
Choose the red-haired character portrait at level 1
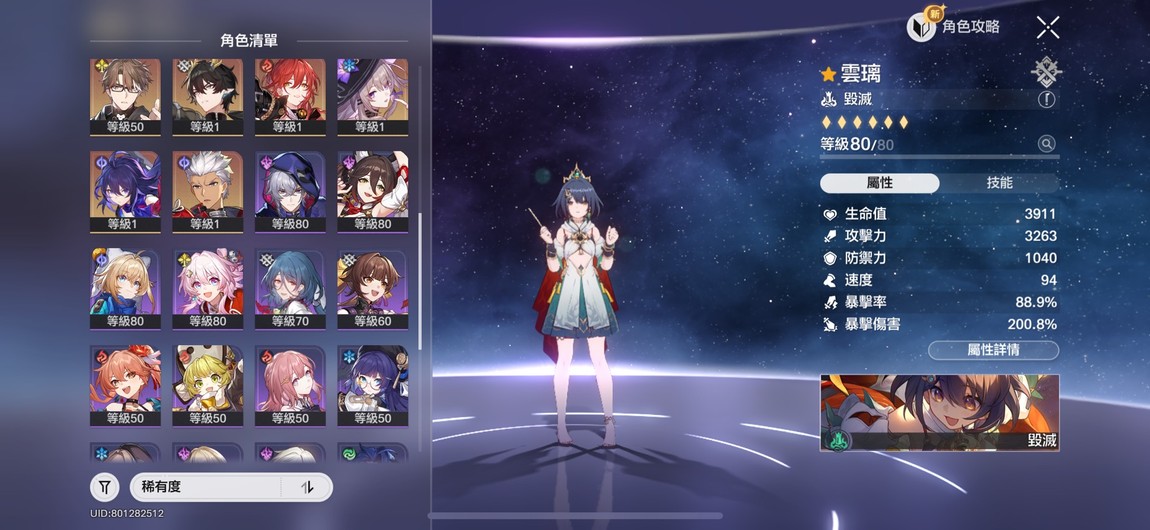tap(290, 96)
